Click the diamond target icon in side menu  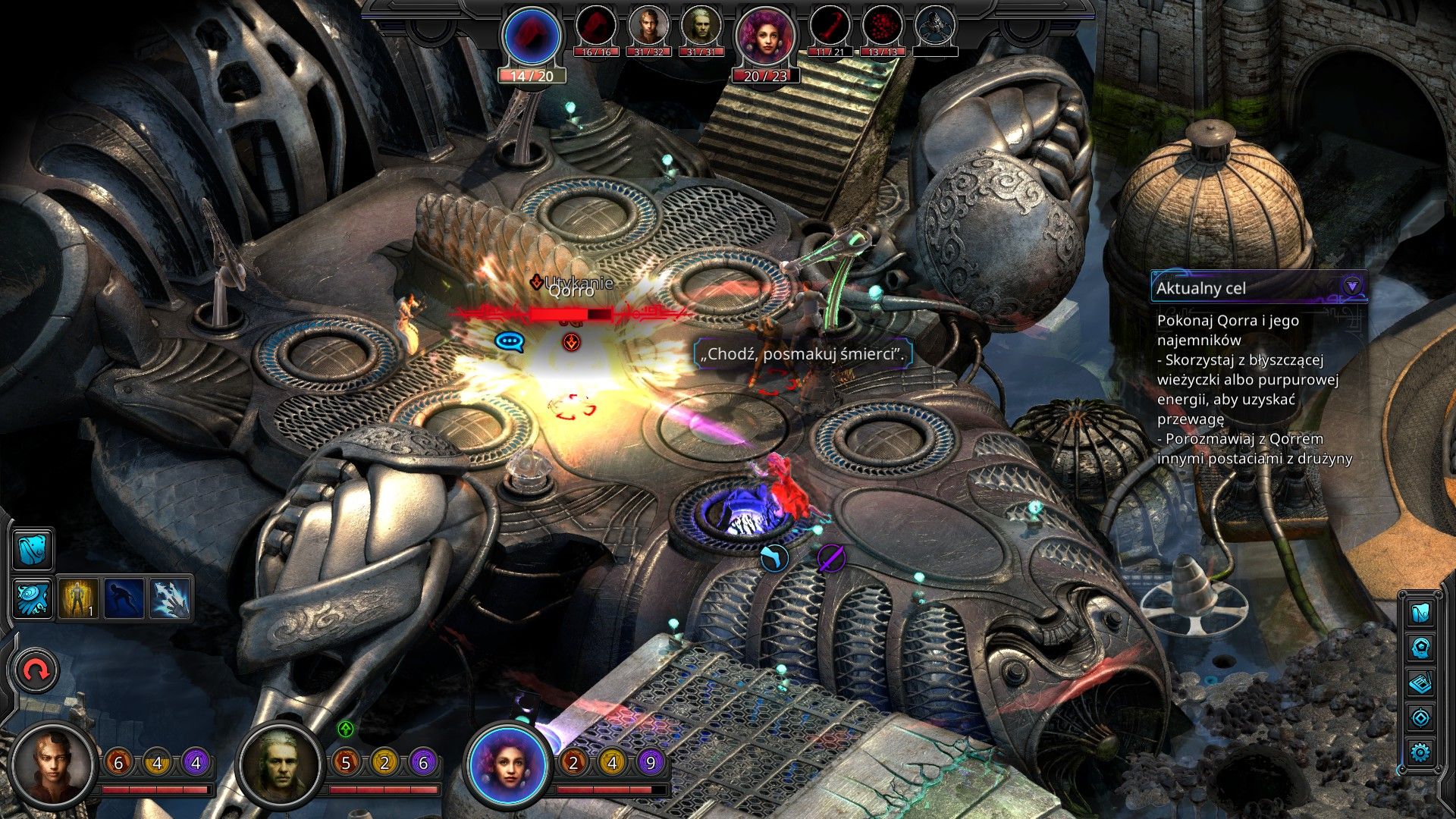coord(1420,717)
